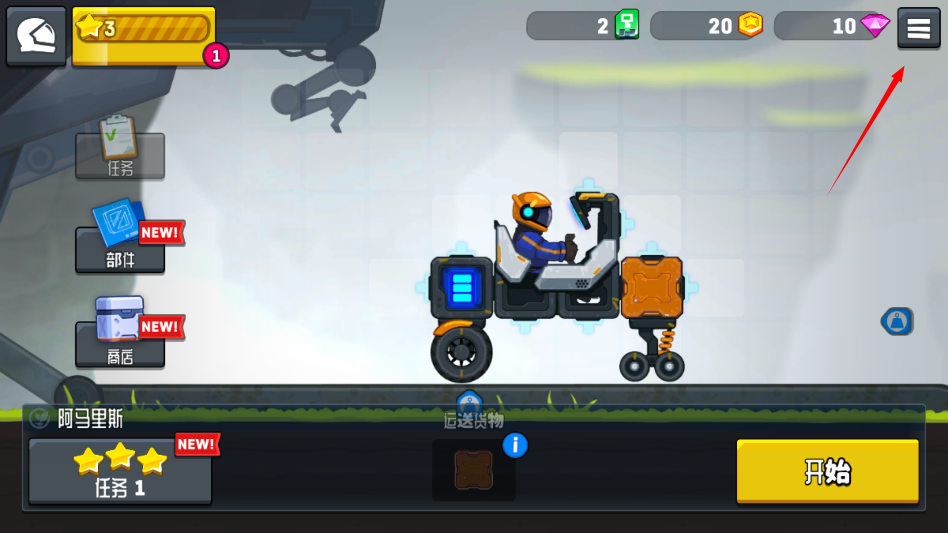Screen dimensions: 948x533
Task: Open the hamburger menu
Action: [x=918, y=28]
